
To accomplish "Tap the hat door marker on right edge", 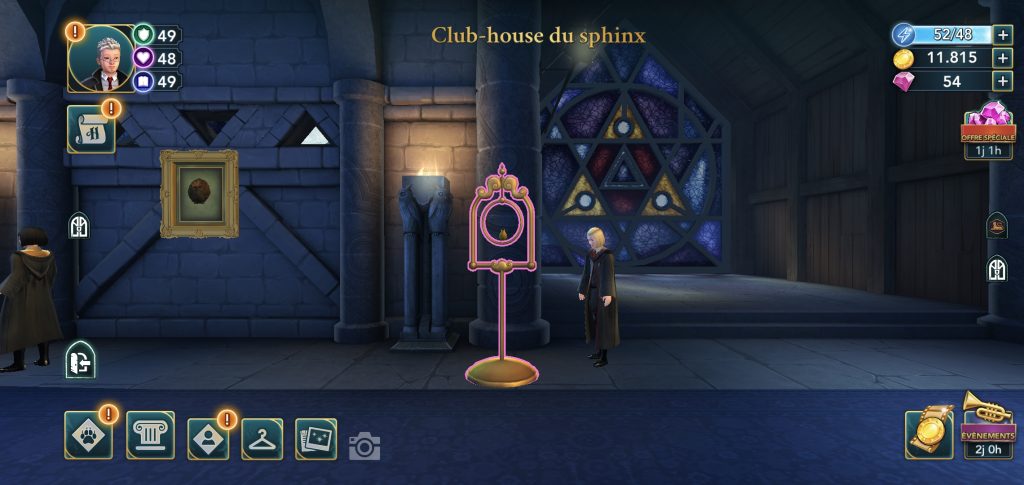I will 996,224.
